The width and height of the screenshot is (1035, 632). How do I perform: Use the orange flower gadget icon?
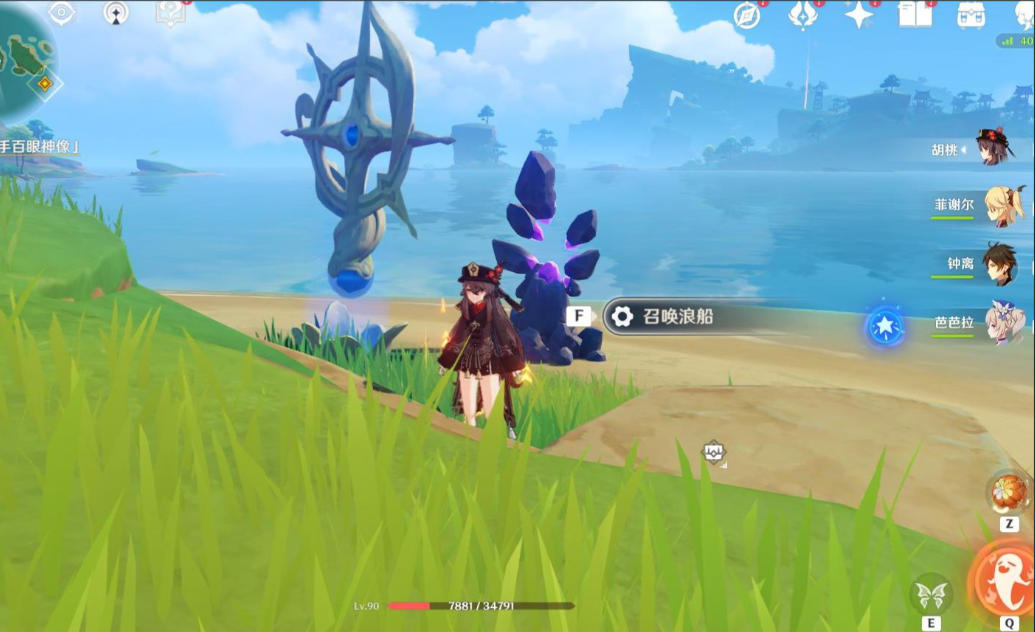click(x=1007, y=492)
